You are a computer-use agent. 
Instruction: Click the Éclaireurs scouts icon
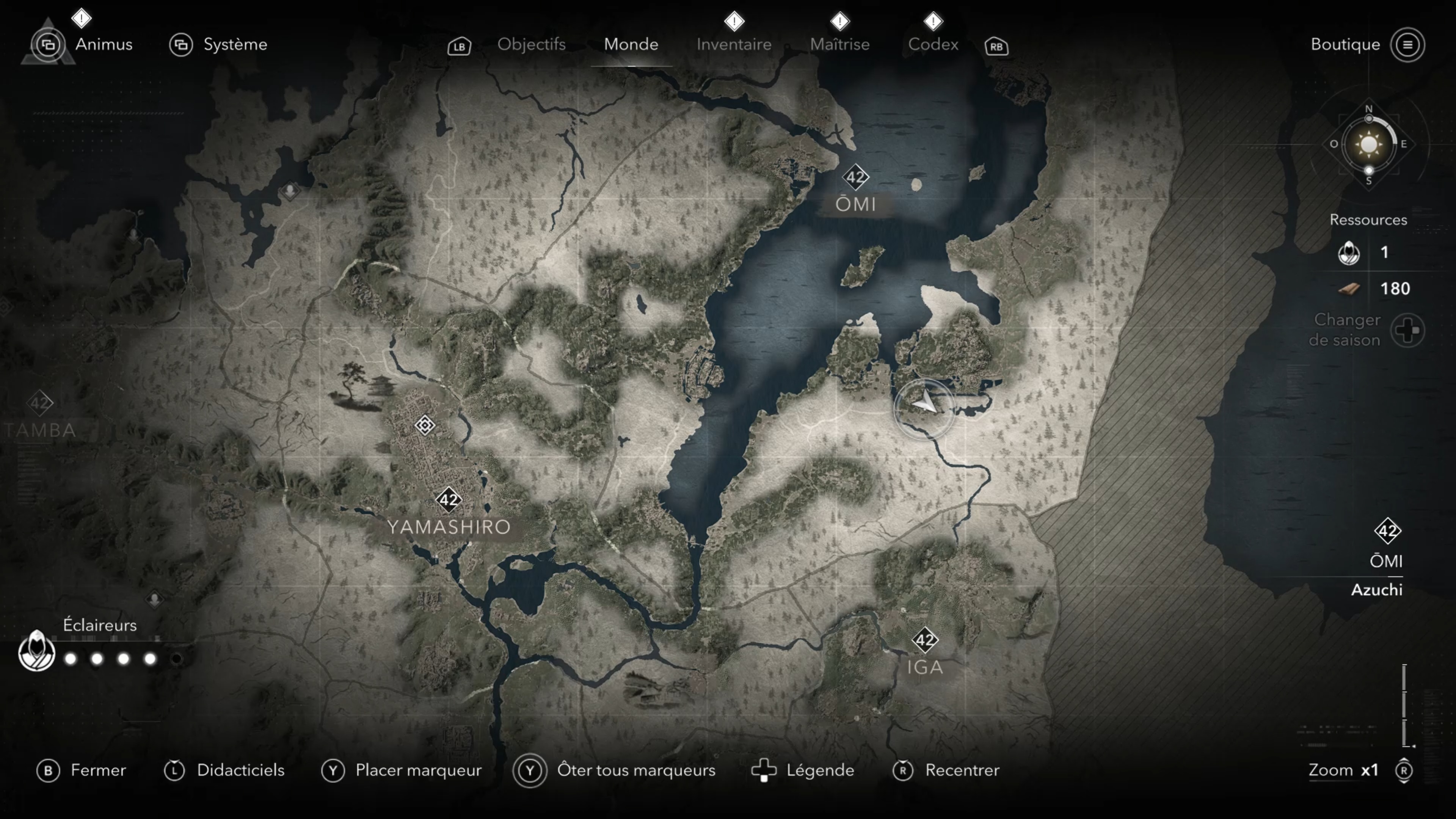(37, 651)
